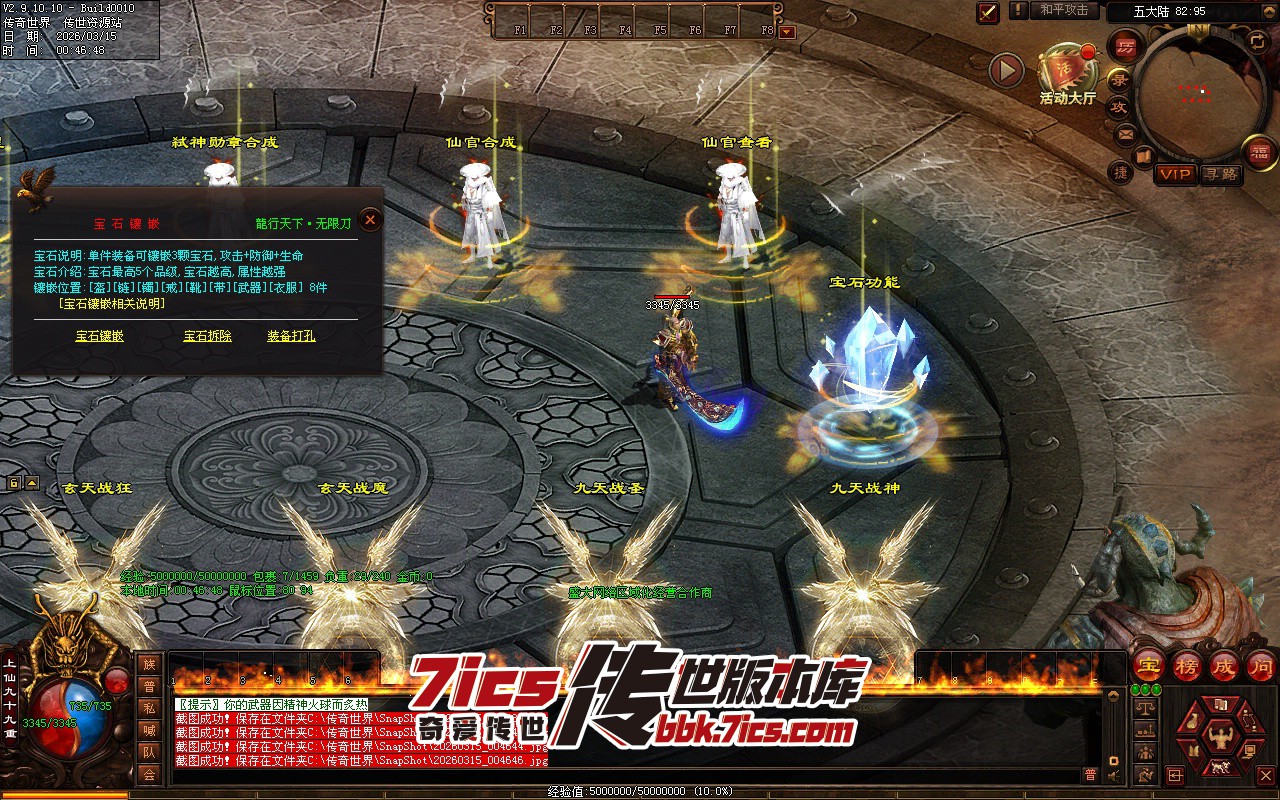Open the VIP panel
Viewport: 1280px width, 800px height.
coord(1175,174)
